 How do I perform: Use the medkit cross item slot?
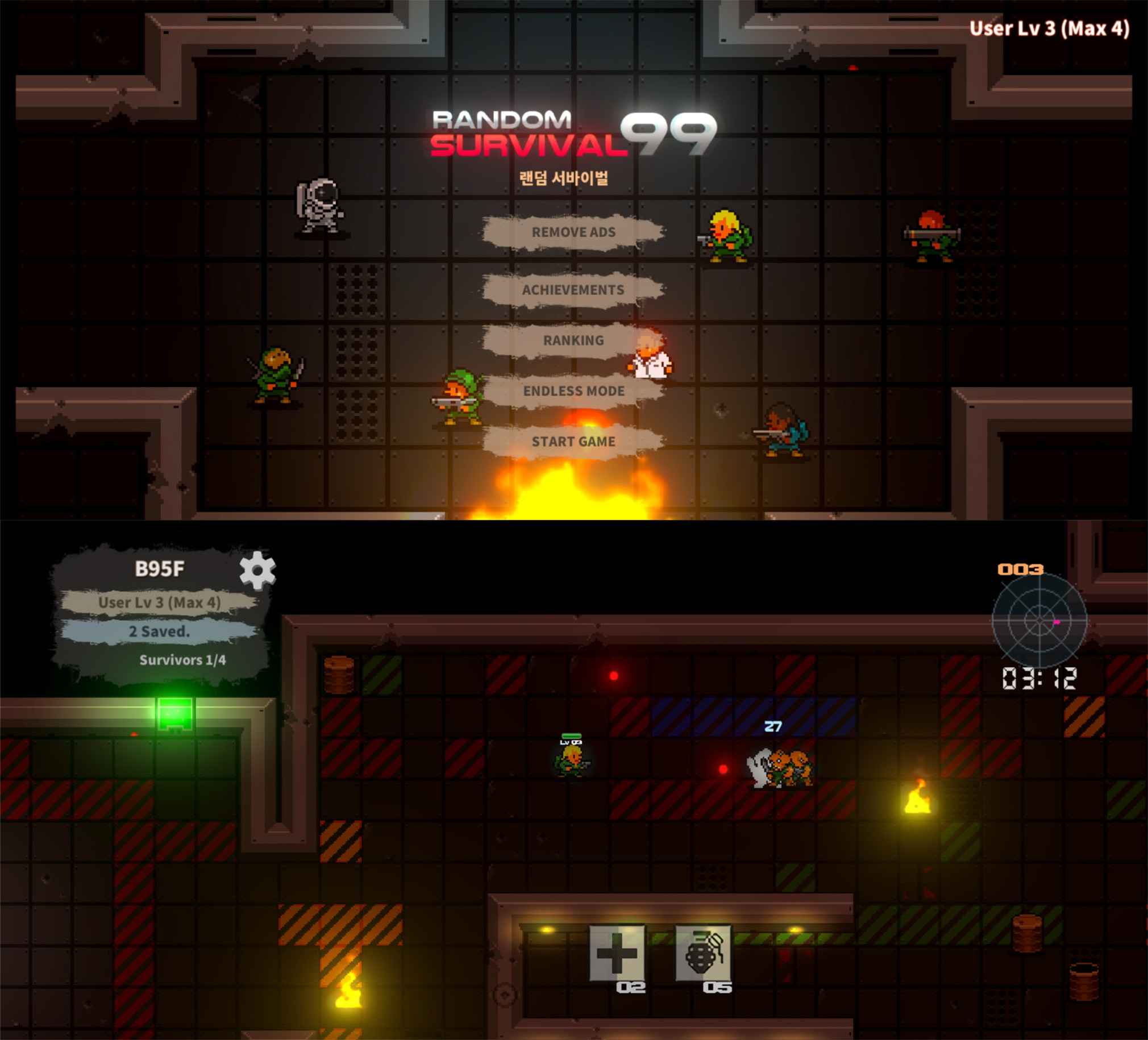[617, 952]
